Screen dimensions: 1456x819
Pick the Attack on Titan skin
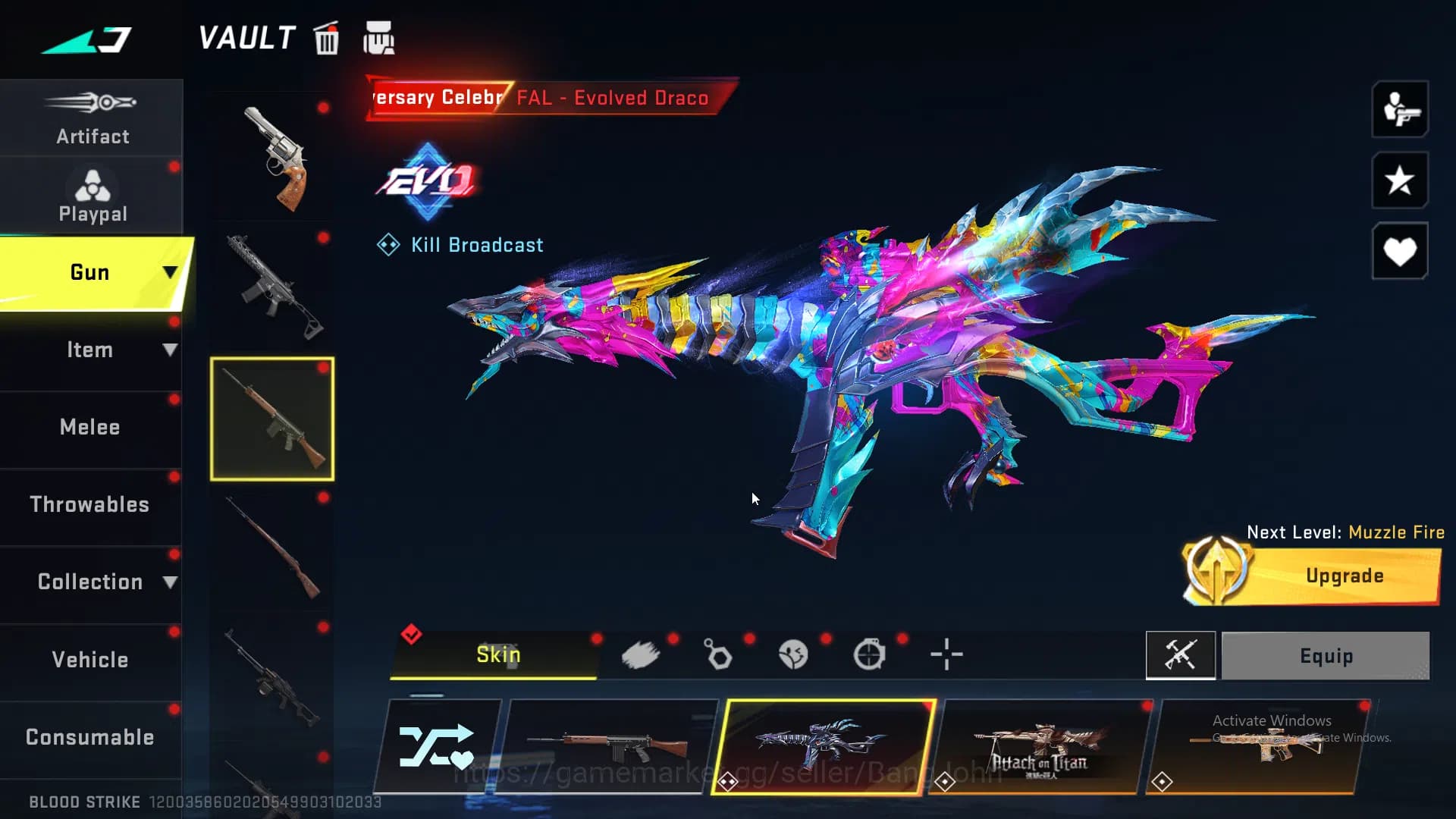pyautogui.click(x=1040, y=747)
